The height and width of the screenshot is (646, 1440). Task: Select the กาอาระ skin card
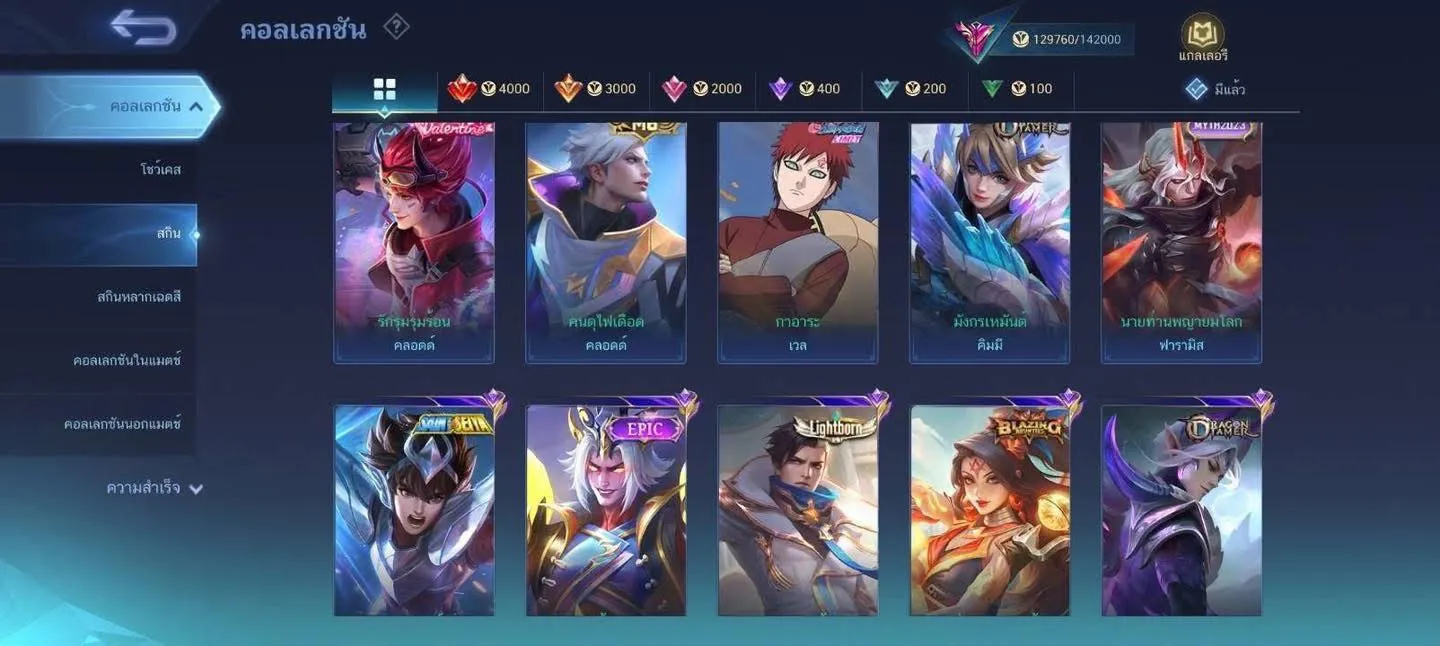pyautogui.click(x=798, y=242)
